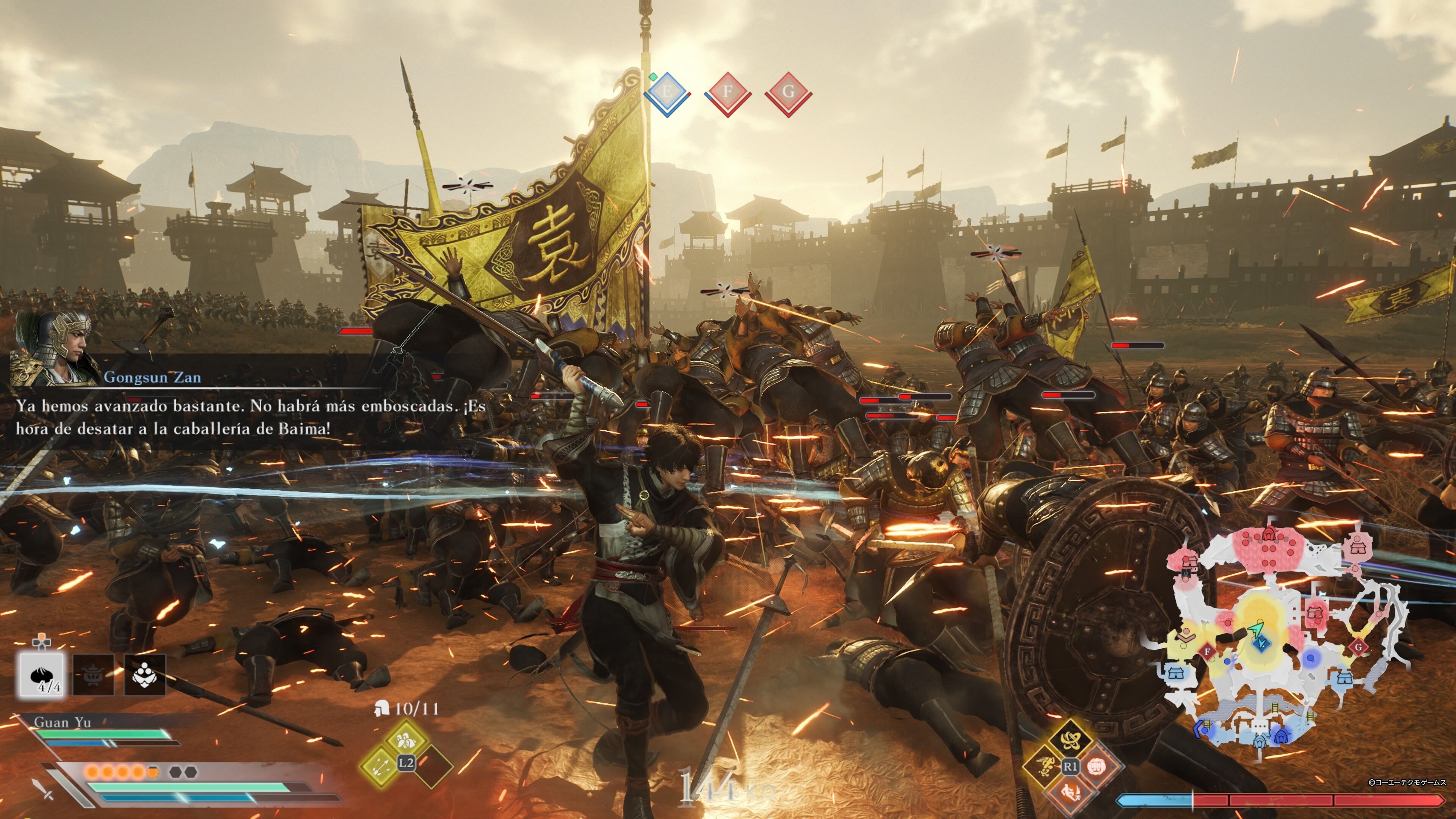Click the red F objective marker at top
Screen dimensions: 1456x819
728,91
